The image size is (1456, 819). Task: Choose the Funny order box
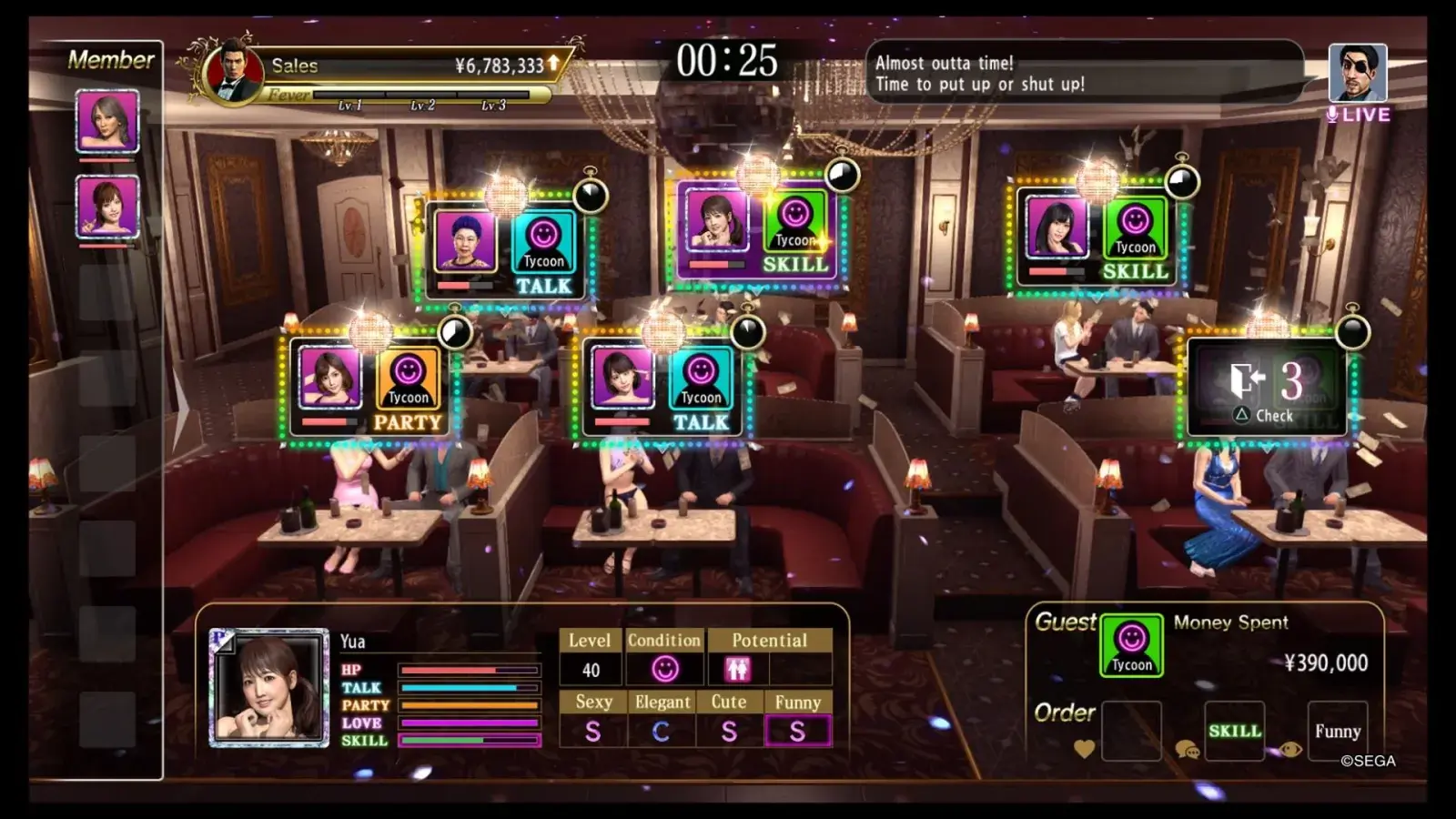[x=1337, y=731]
